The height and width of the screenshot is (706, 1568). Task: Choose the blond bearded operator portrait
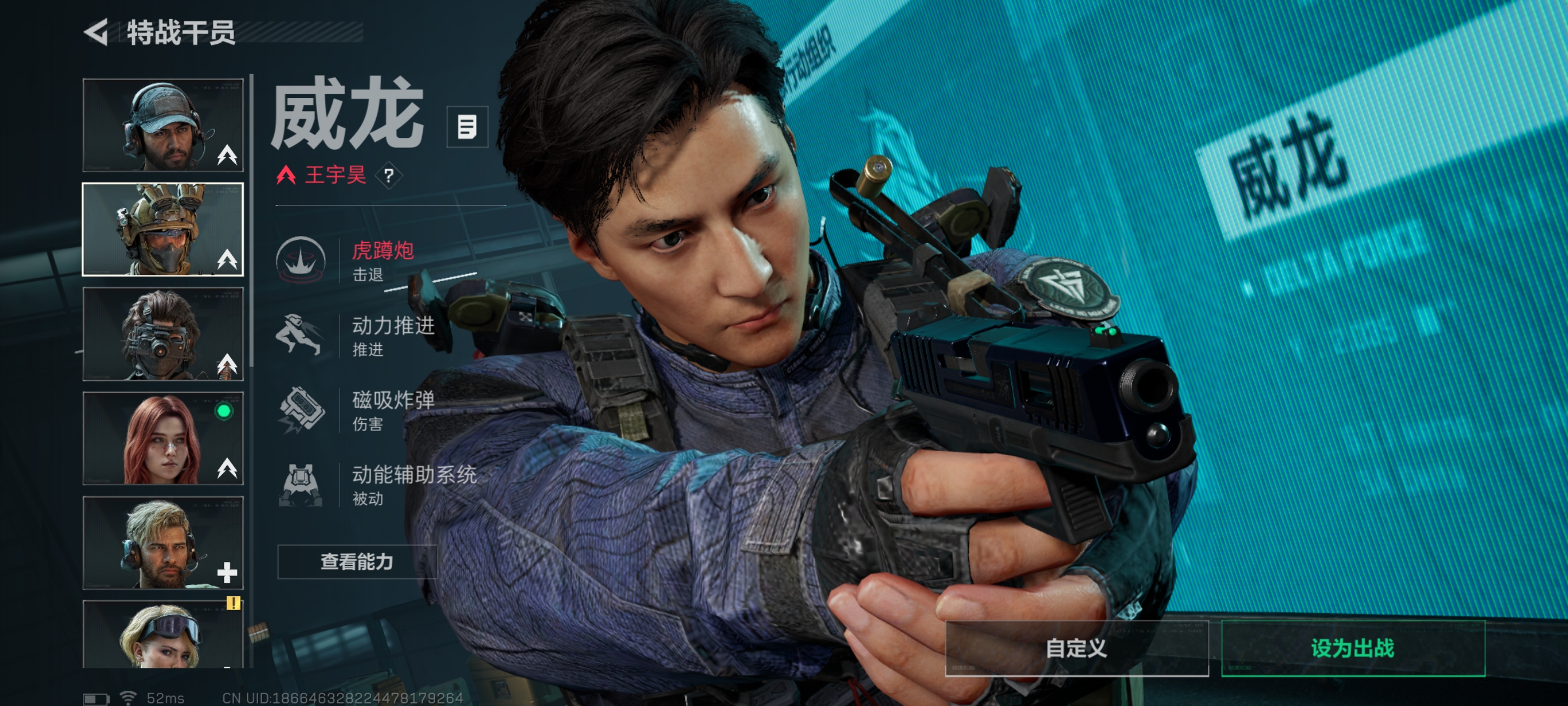pos(162,543)
